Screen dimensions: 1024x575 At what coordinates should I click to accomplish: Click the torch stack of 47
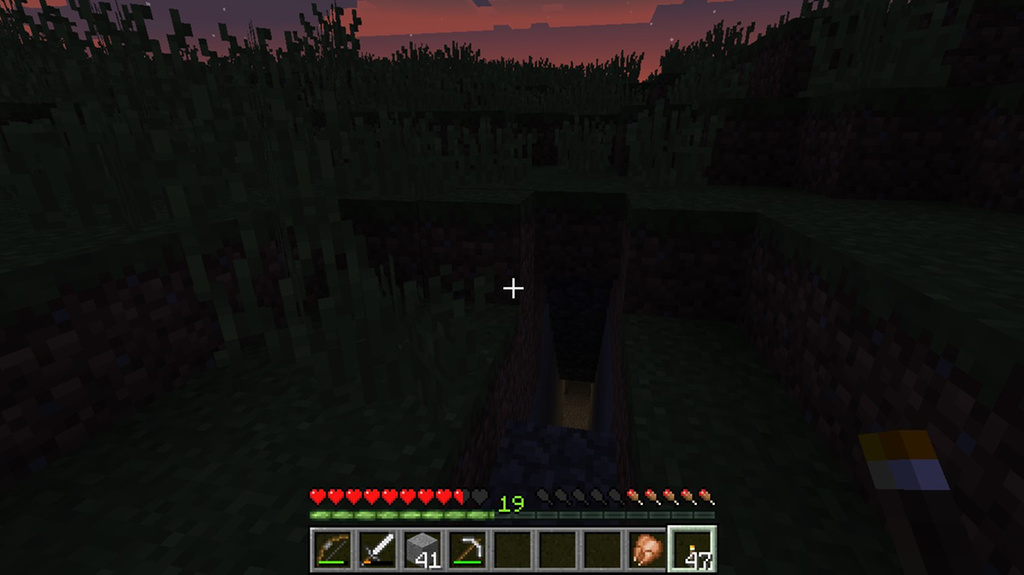click(692, 549)
